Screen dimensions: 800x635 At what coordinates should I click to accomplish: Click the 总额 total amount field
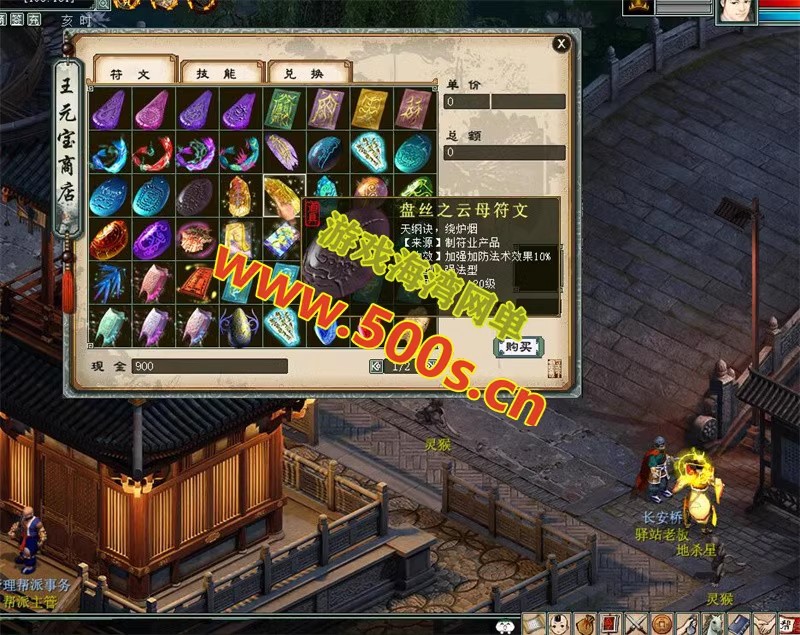tap(505, 152)
